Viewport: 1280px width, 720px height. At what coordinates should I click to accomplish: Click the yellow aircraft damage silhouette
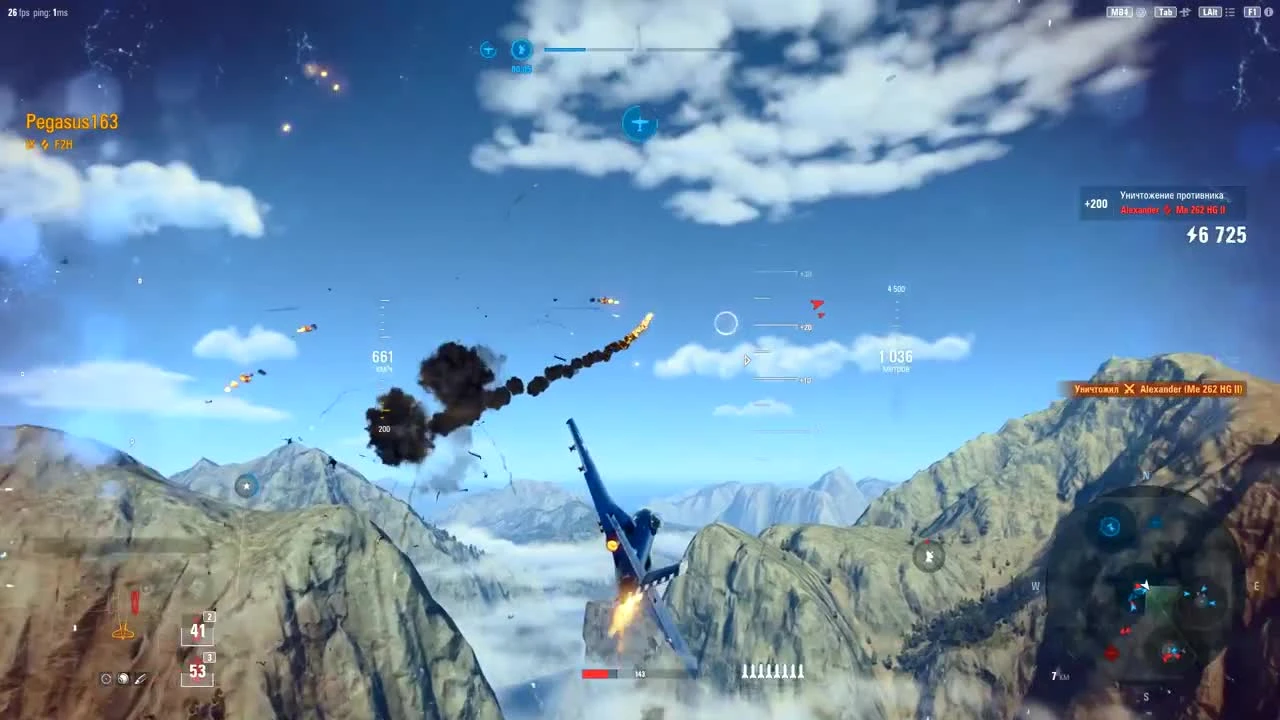(123, 632)
